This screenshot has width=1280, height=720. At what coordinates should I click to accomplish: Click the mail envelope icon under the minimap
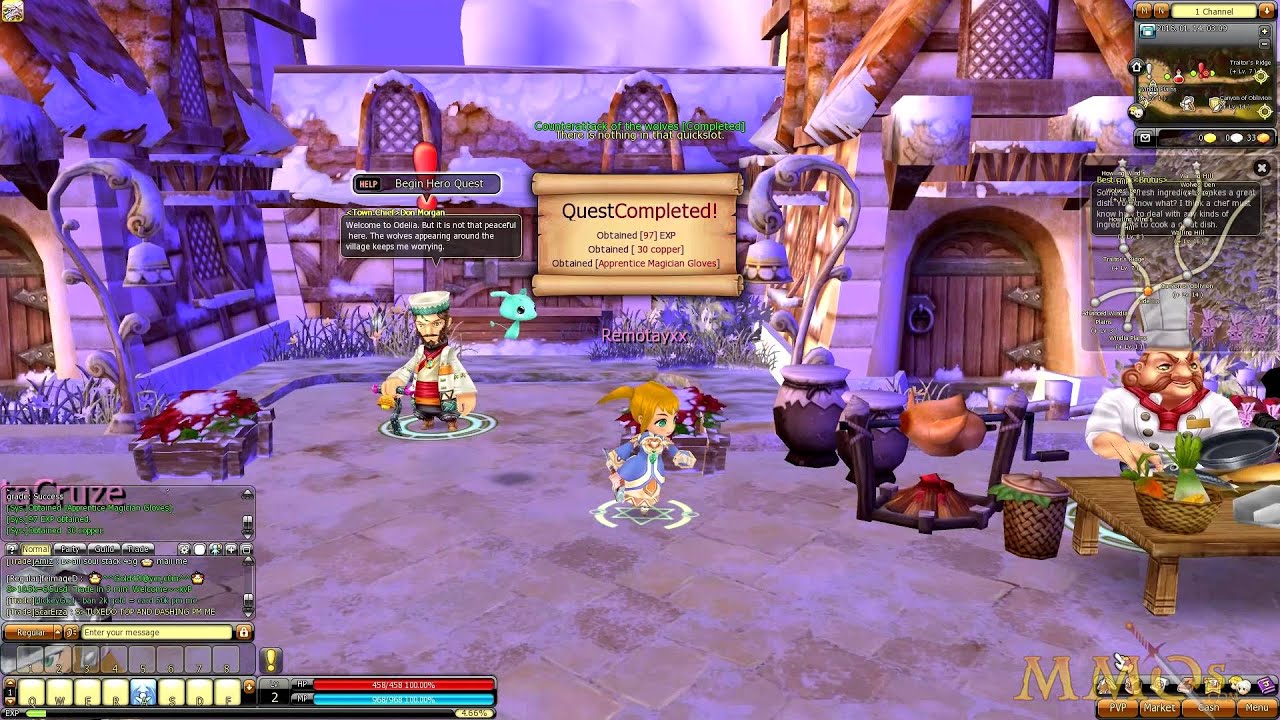click(x=1145, y=137)
